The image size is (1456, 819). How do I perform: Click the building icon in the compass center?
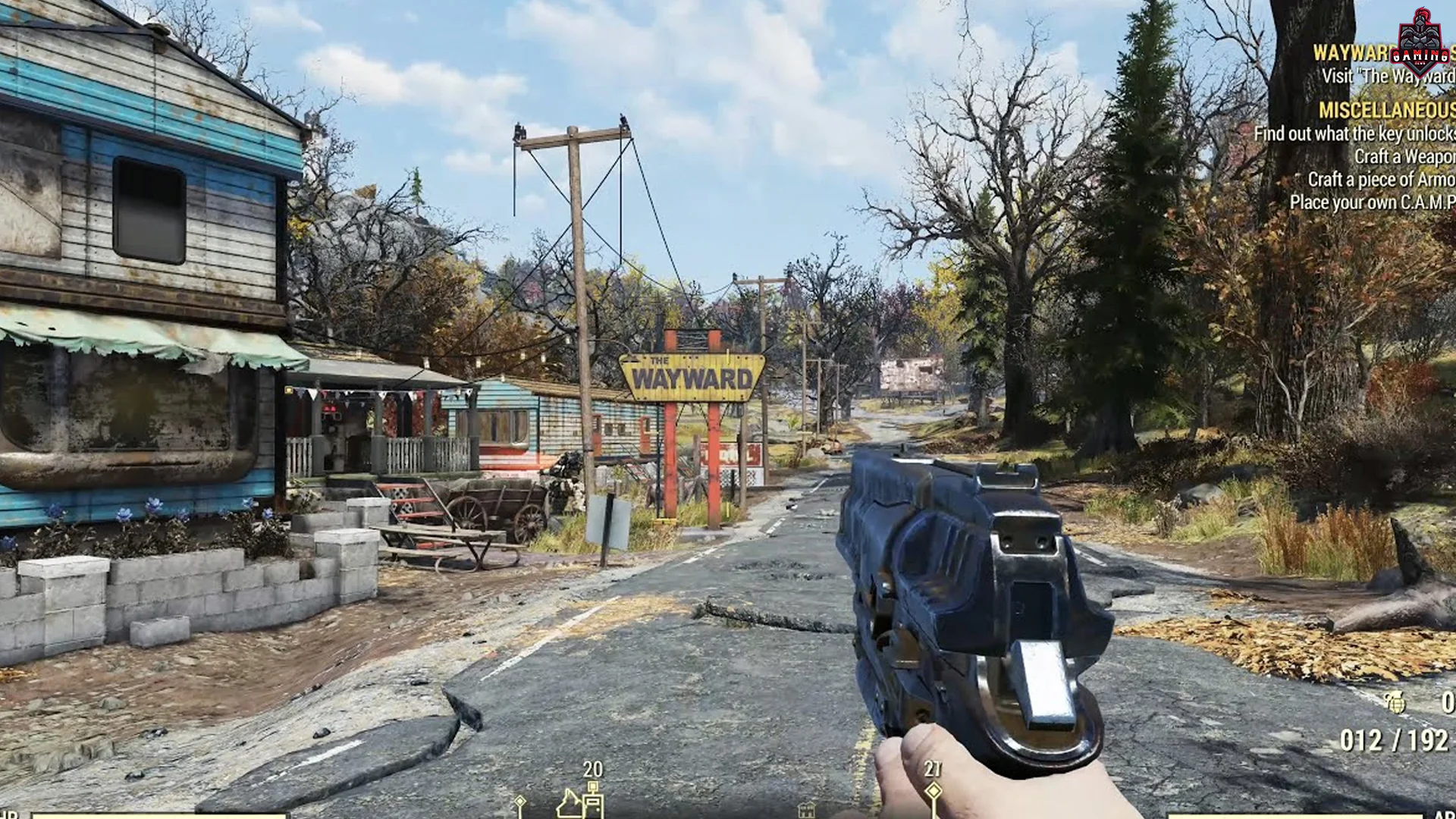(808, 810)
